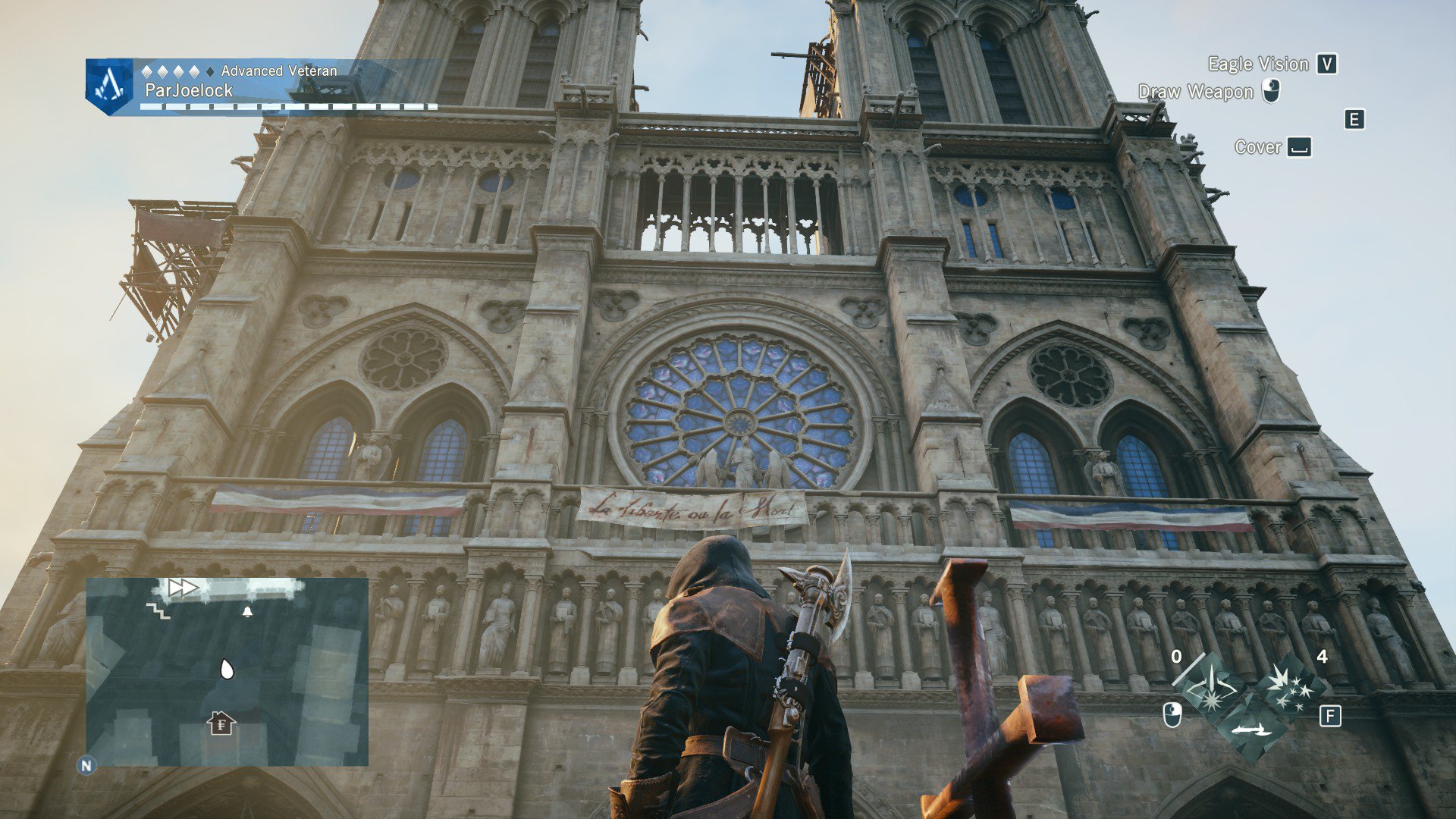Click the fast-forward arrows marker on minimap
This screenshot has width=1456, height=819.
coord(182,587)
